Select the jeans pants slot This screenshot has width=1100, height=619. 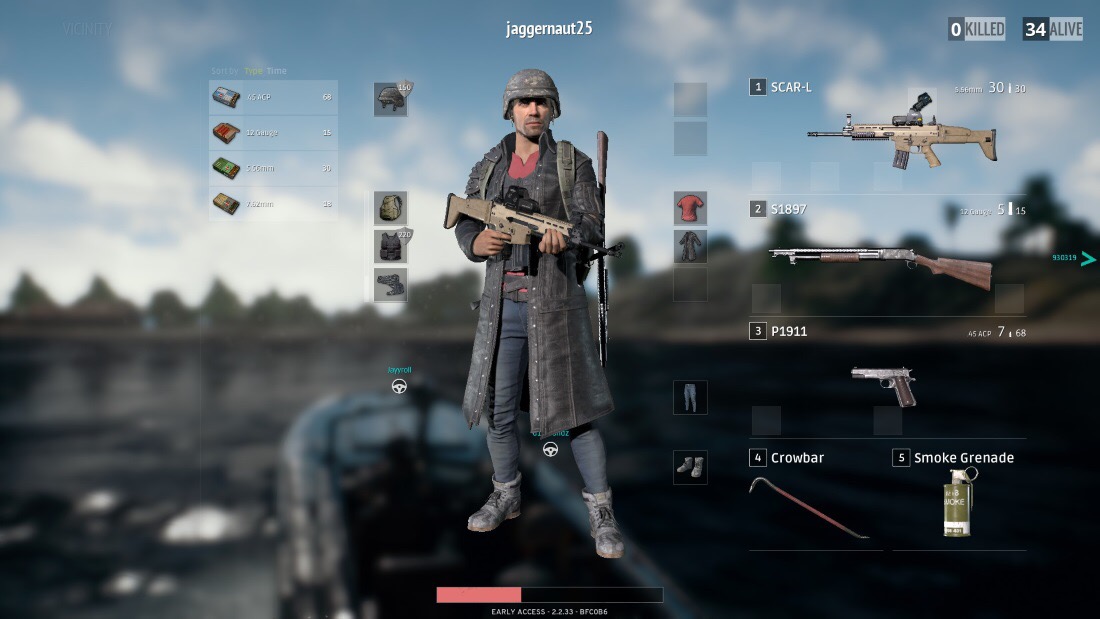(x=690, y=397)
